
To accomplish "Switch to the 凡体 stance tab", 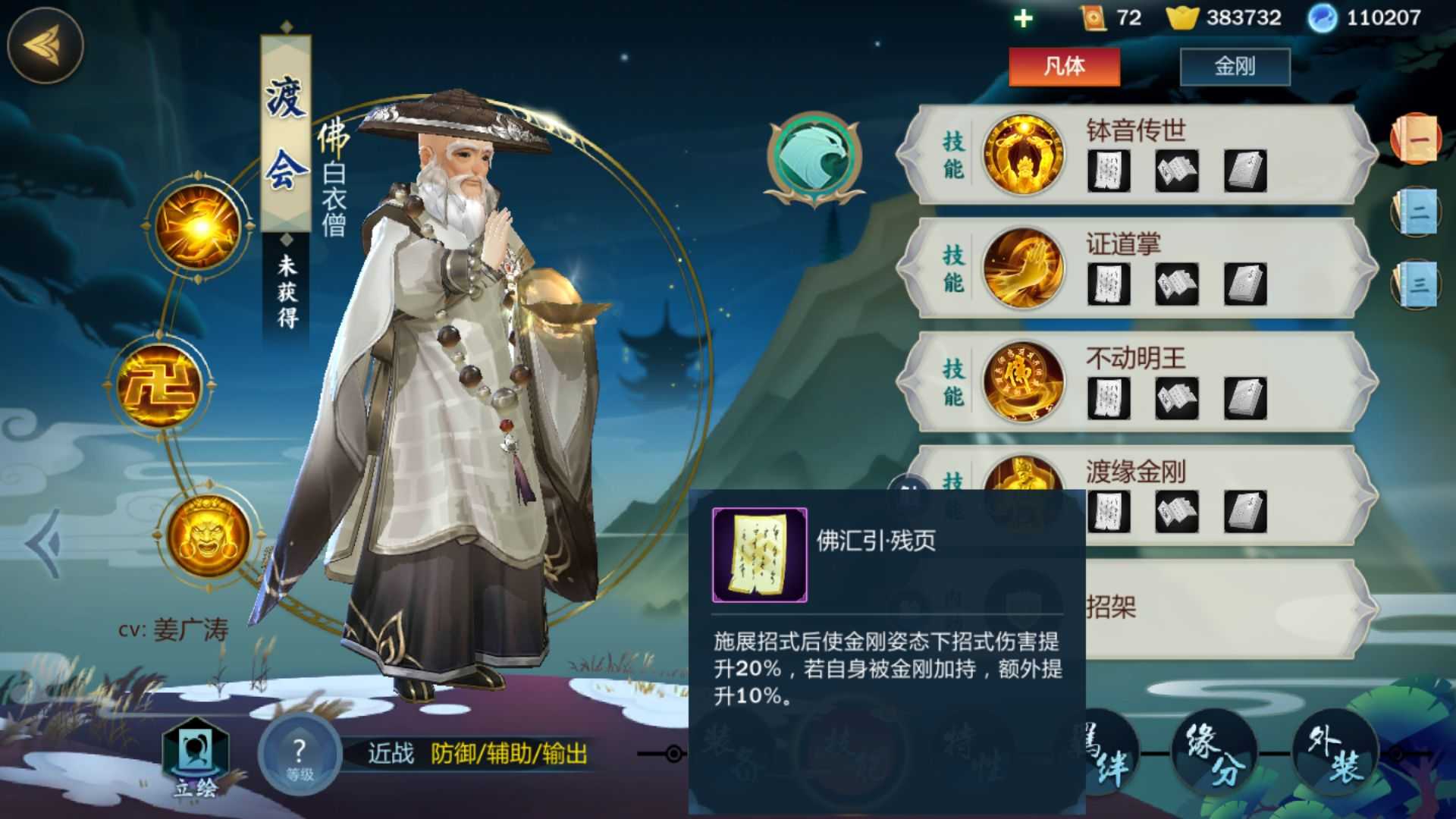I will click(1065, 67).
